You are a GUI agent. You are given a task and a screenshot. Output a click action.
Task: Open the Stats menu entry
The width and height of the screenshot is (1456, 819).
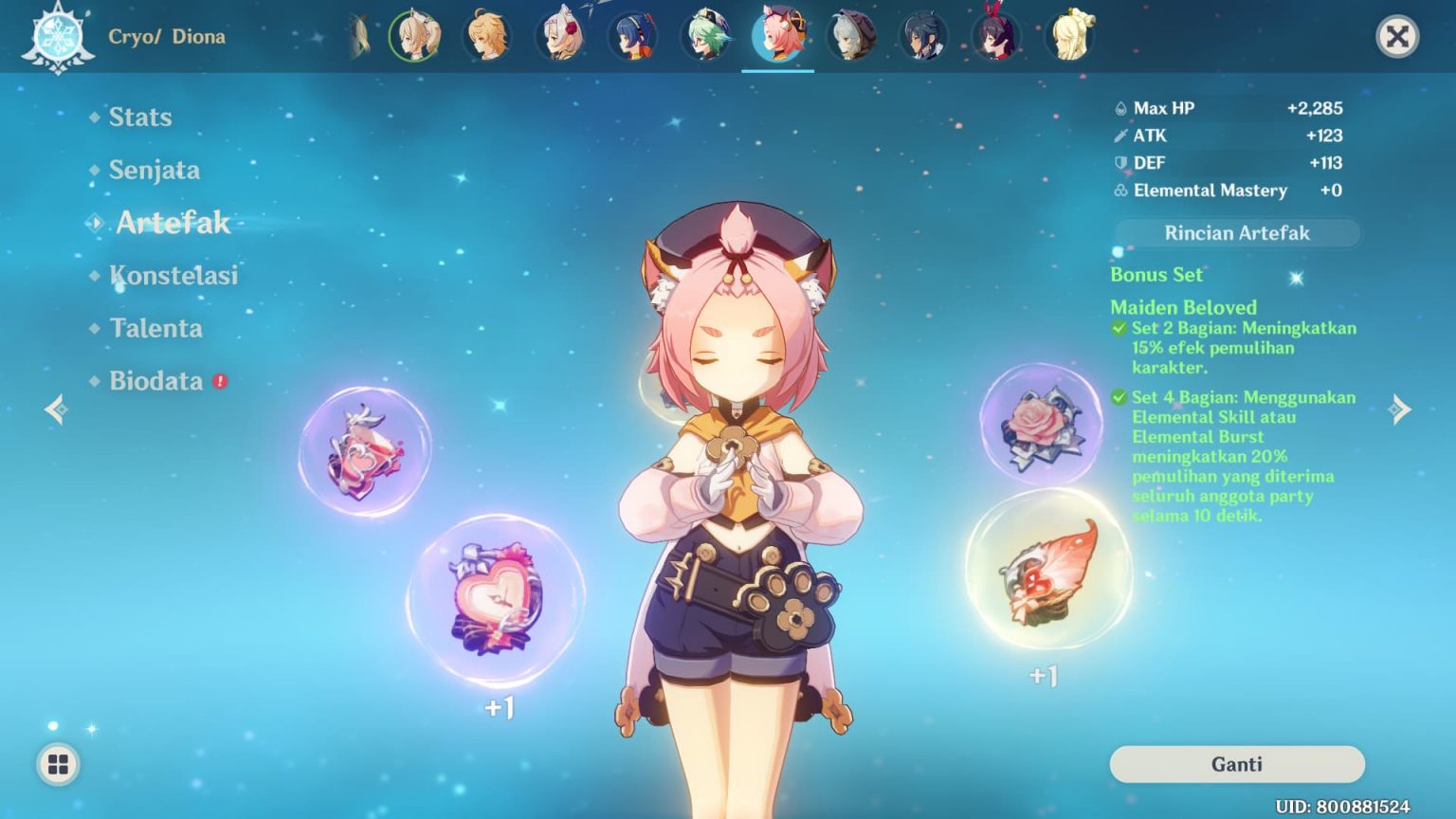140,117
